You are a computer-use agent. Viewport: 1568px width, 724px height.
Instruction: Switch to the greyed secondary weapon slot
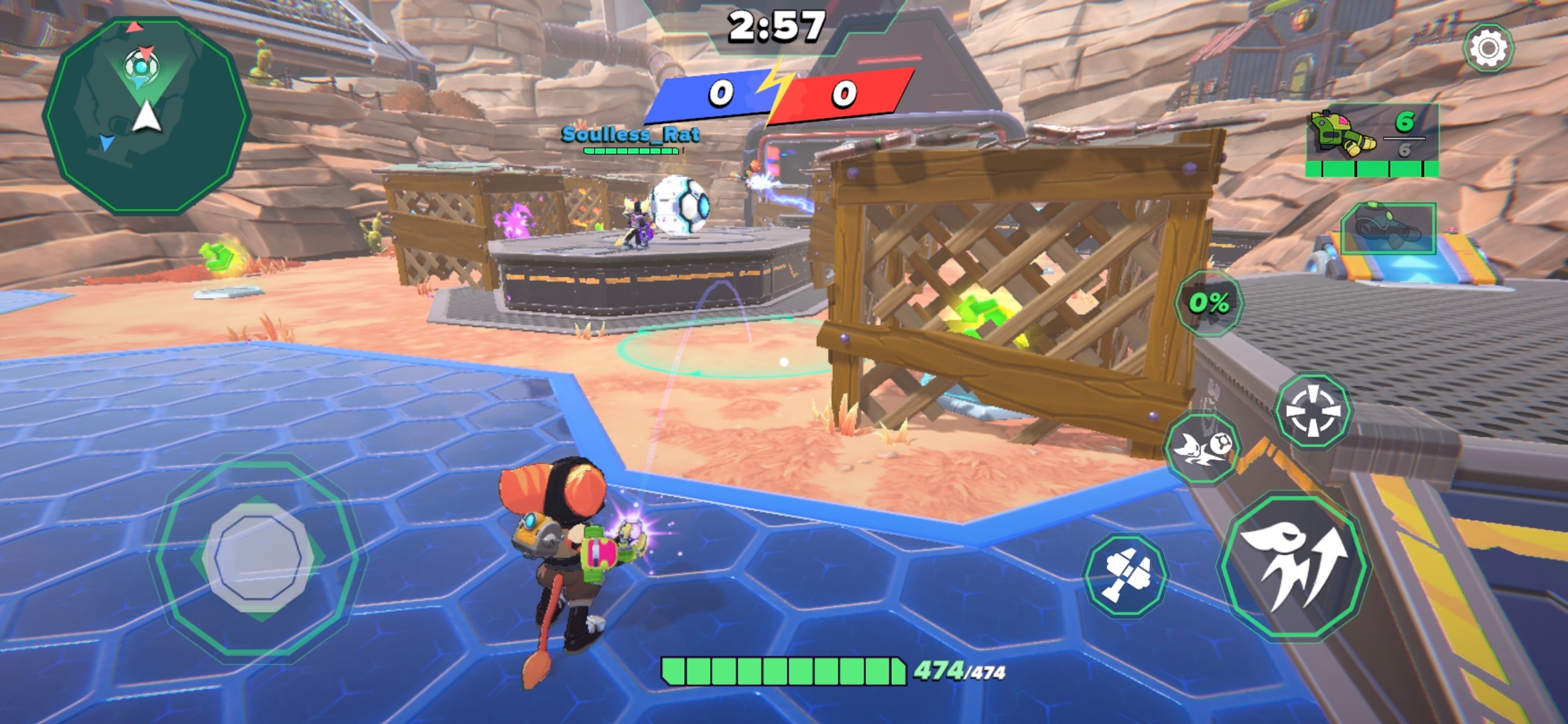(1388, 229)
